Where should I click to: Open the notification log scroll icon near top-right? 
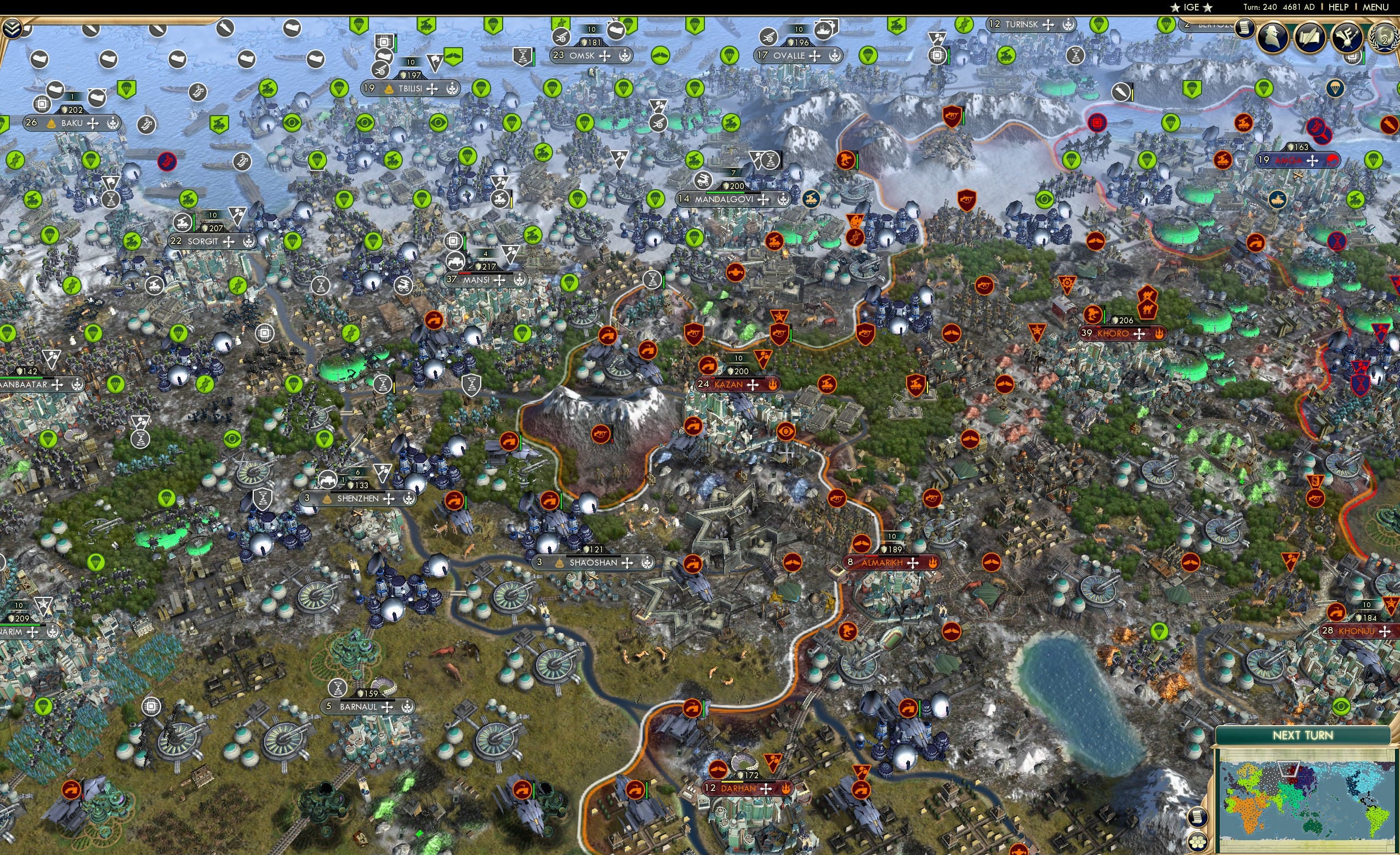coord(1244,31)
